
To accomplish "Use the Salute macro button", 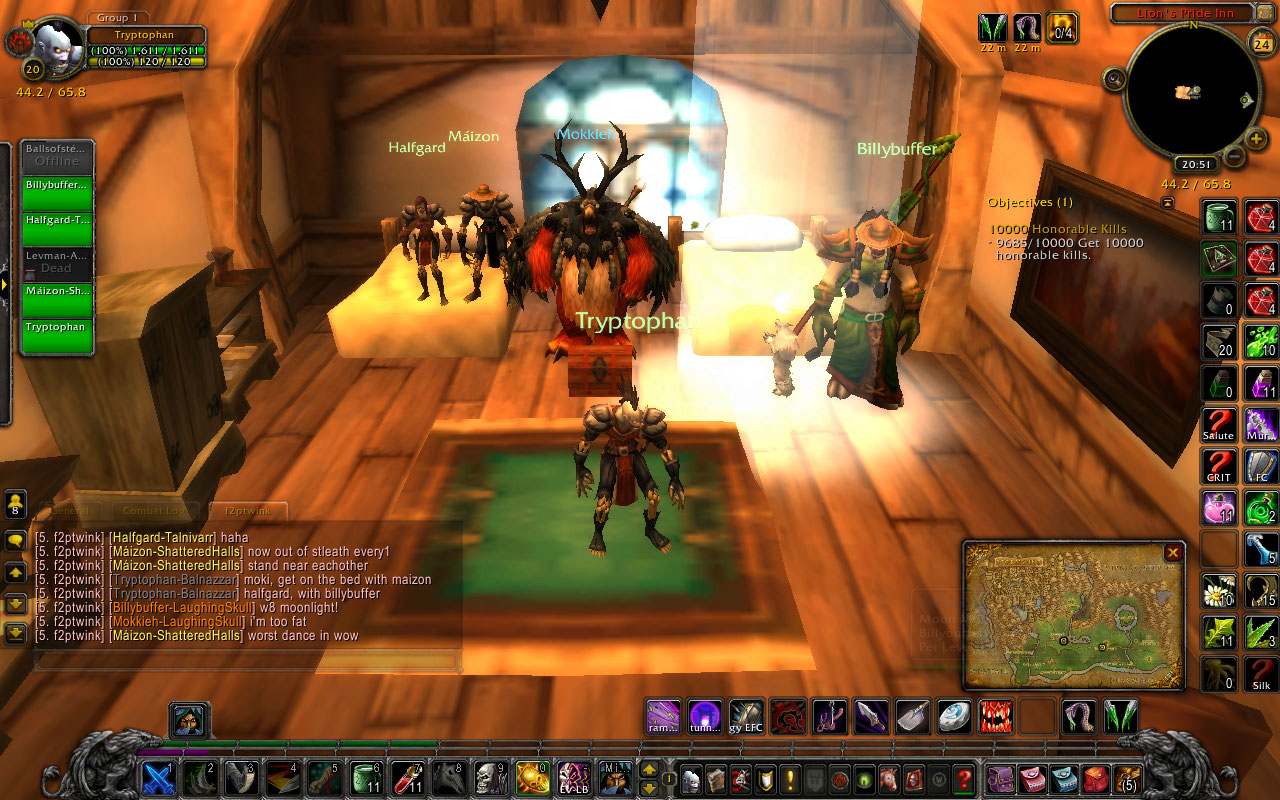I will pyautogui.click(x=1218, y=425).
